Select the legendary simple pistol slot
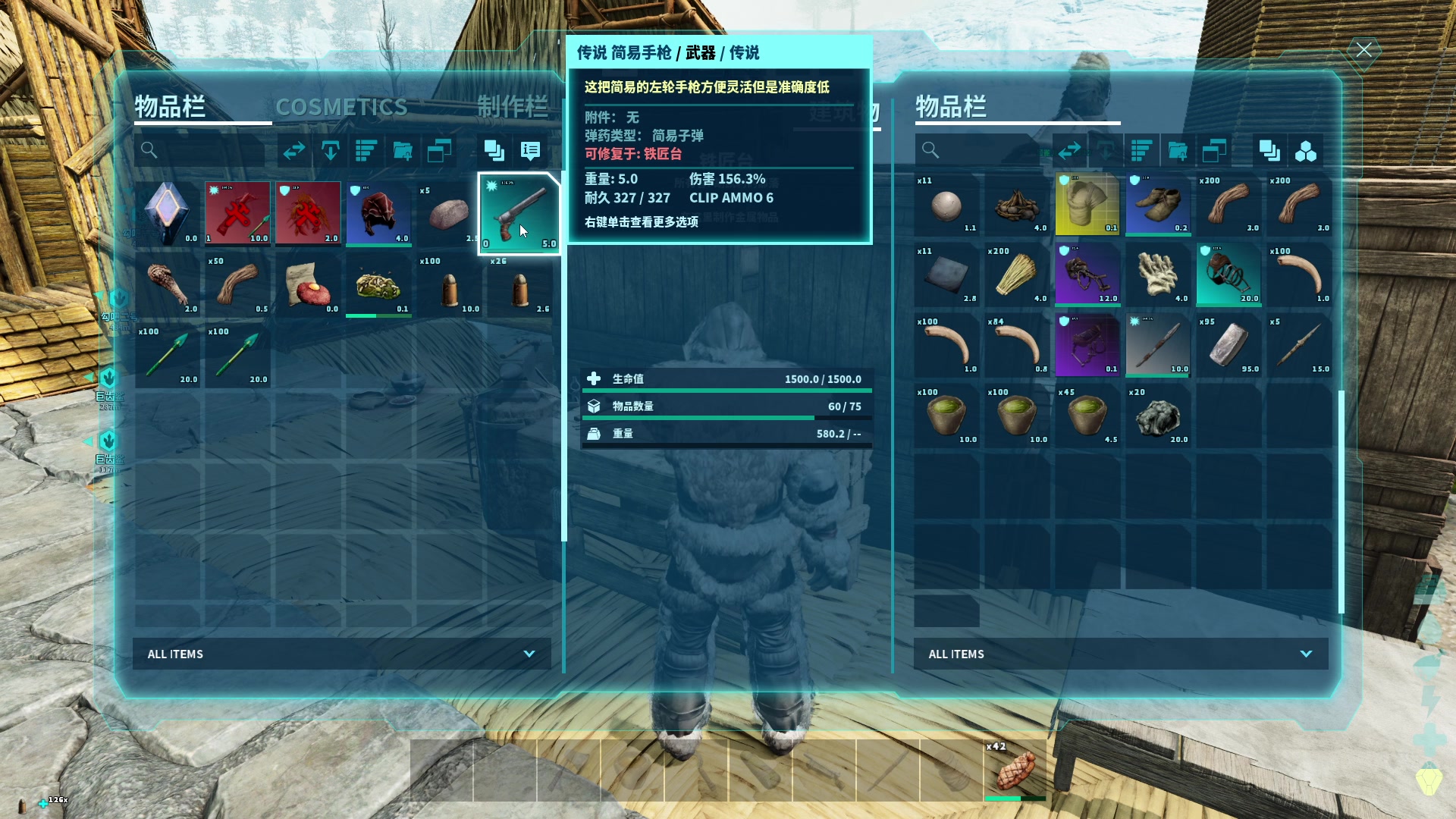The width and height of the screenshot is (1456, 819). tap(519, 214)
